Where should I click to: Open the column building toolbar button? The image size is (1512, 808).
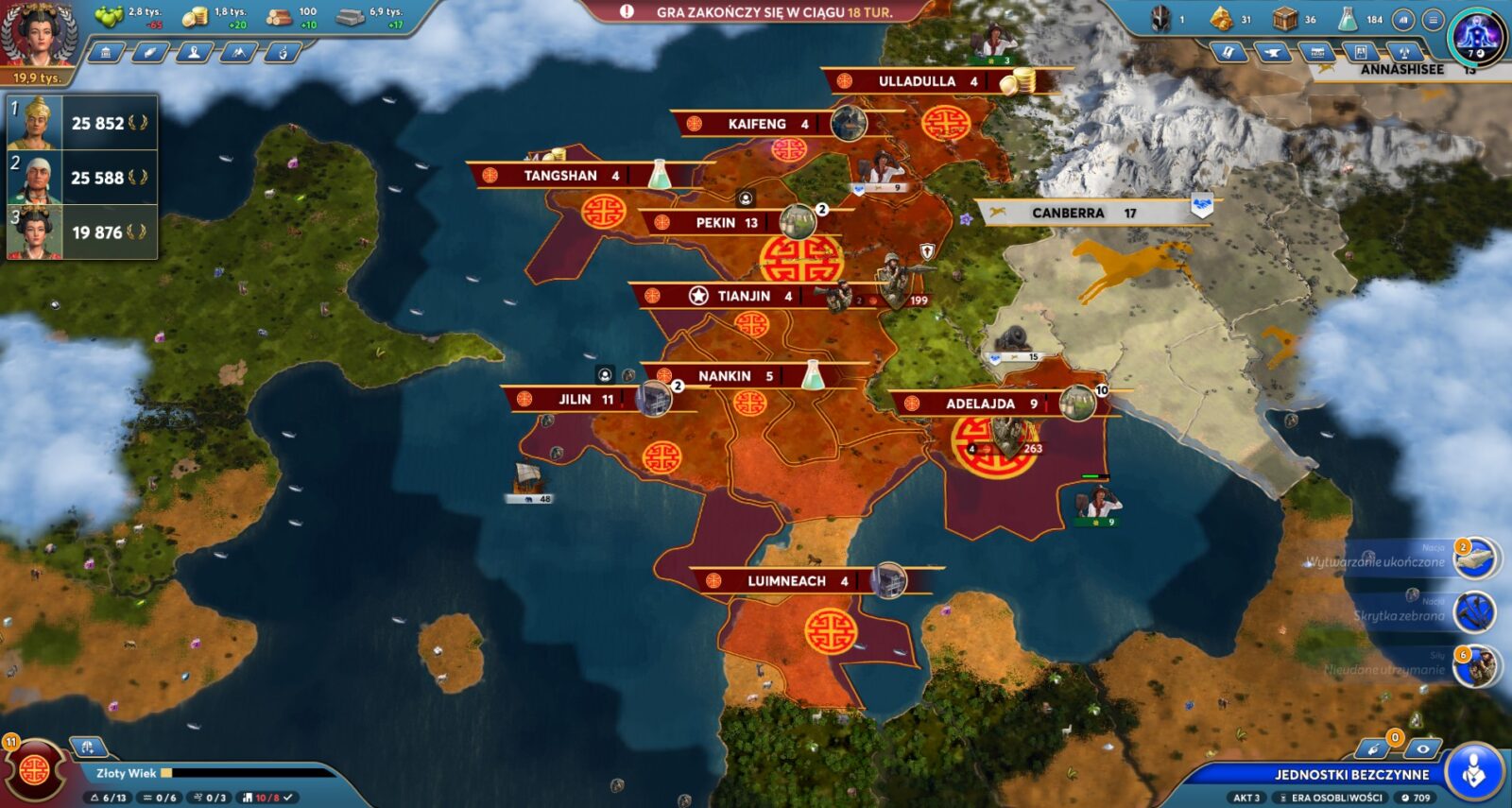pyautogui.click(x=106, y=53)
